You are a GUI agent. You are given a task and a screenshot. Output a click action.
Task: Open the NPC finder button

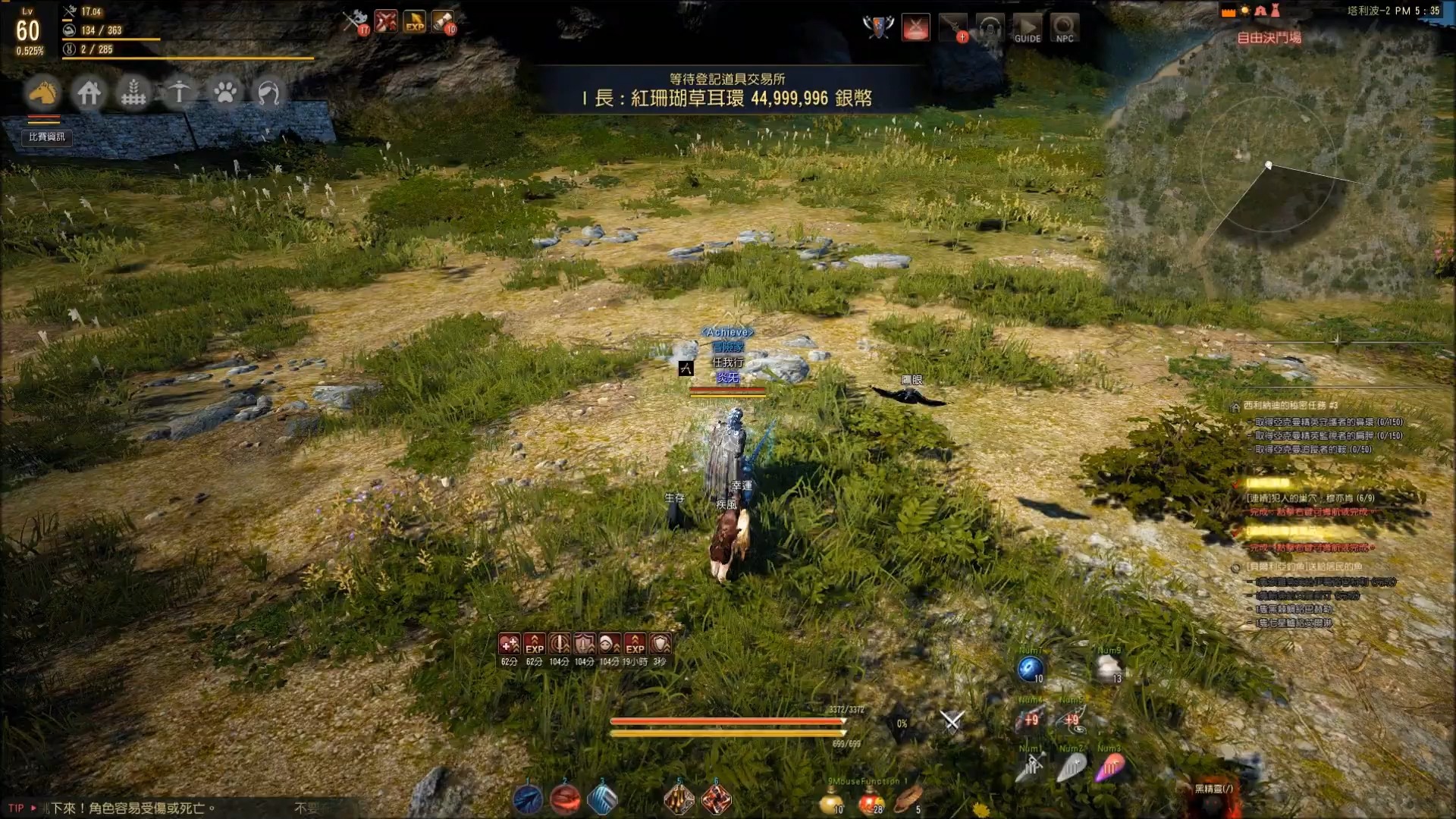click(x=1064, y=28)
